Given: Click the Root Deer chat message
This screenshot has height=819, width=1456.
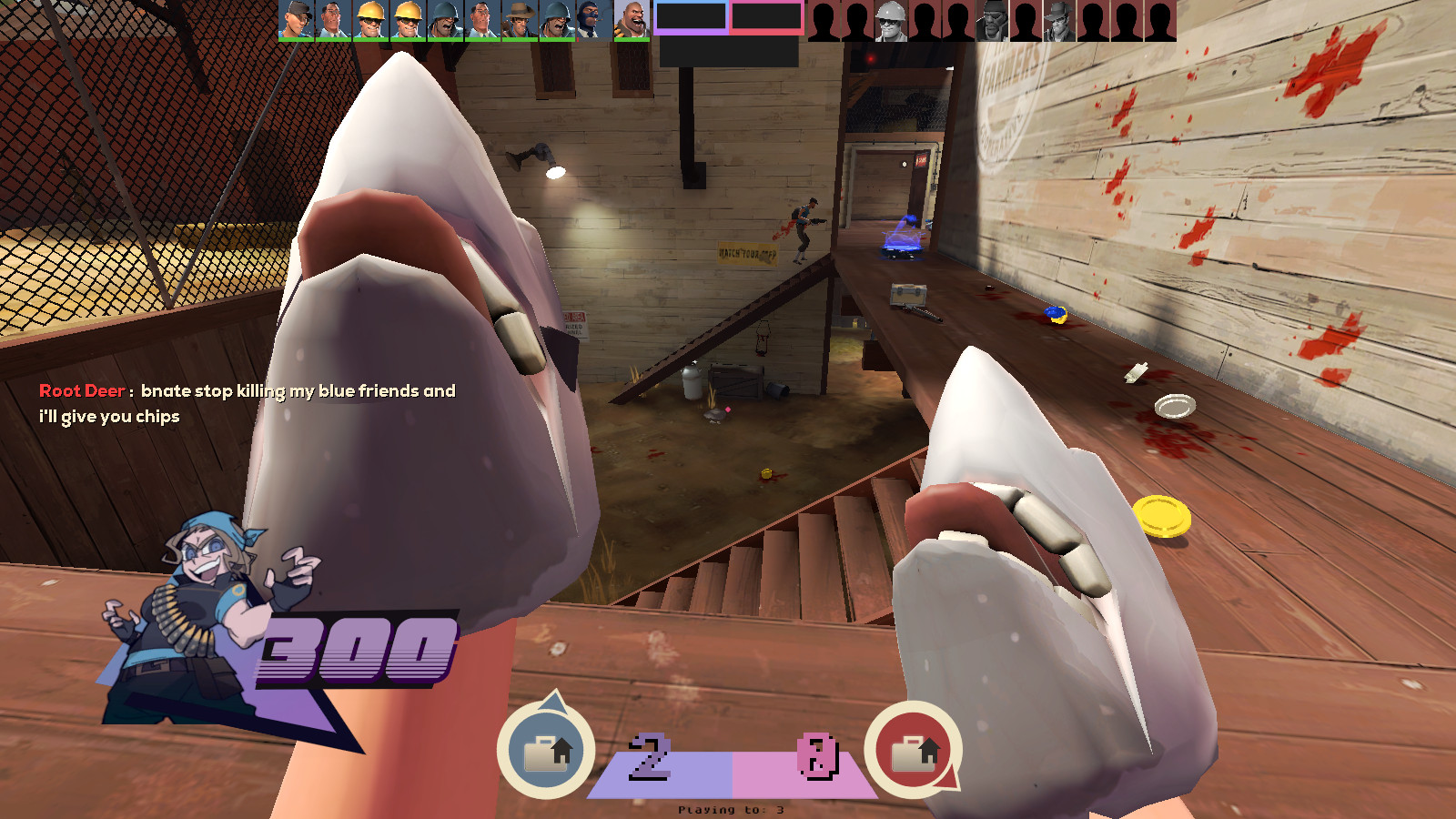Looking at the screenshot, I should (246, 403).
